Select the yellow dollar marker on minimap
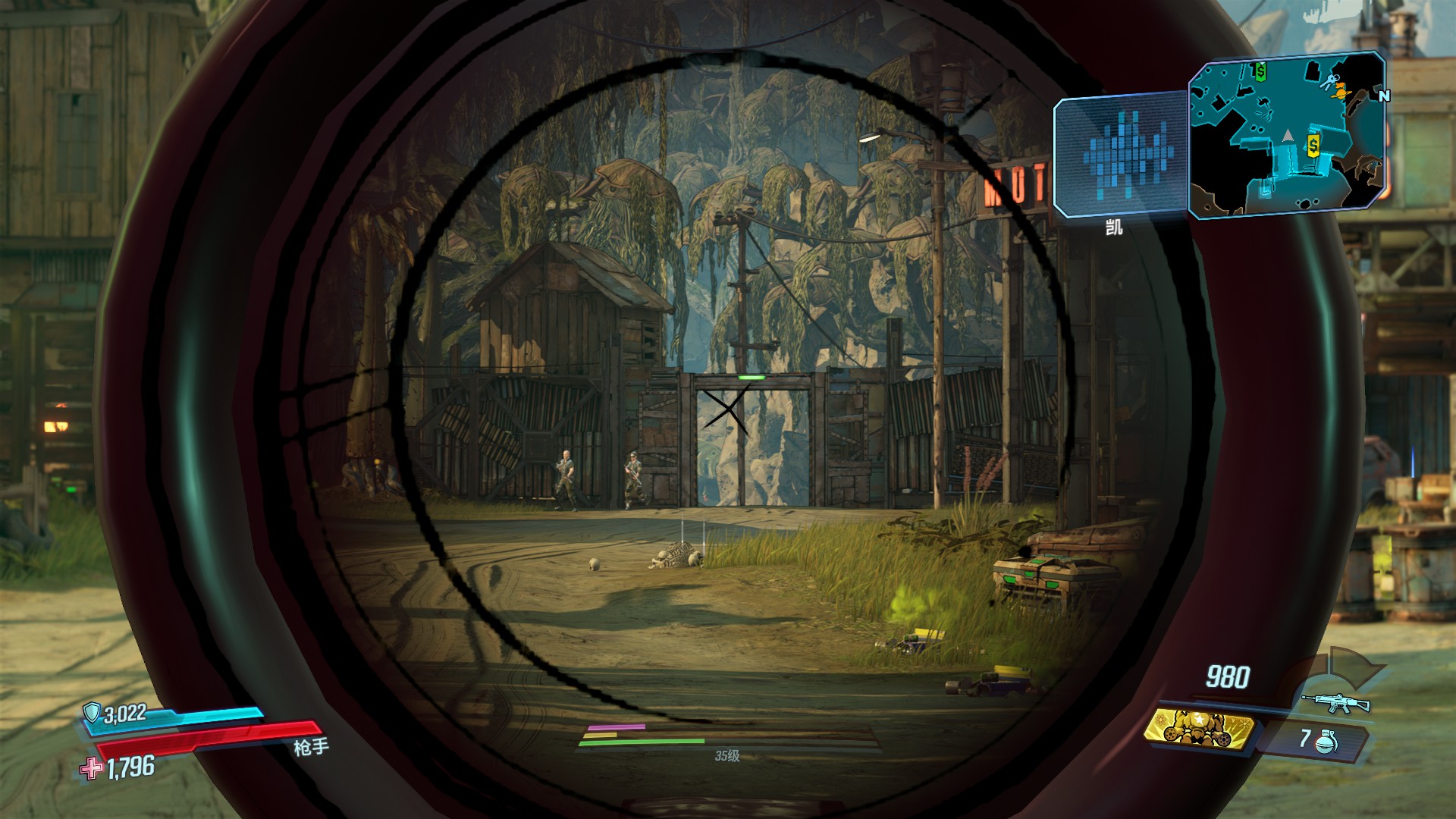 tap(1313, 143)
